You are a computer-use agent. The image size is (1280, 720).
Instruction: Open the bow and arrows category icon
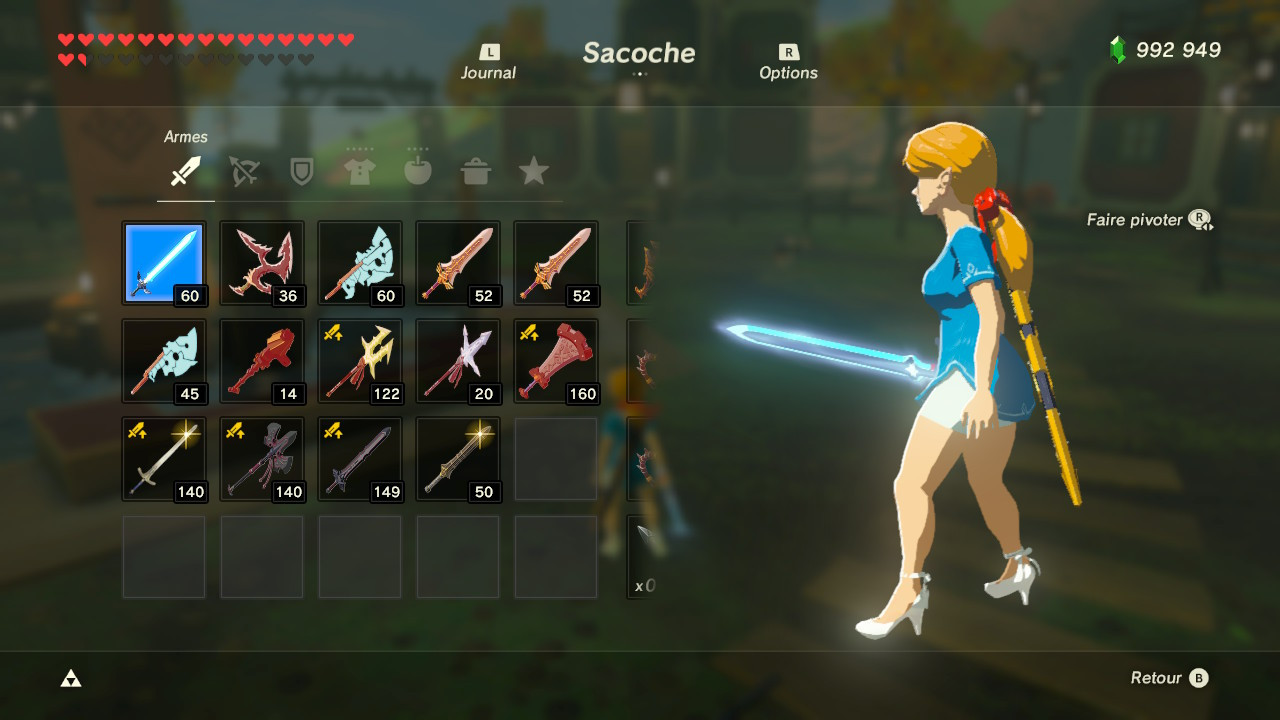click(x=243, y=170)
